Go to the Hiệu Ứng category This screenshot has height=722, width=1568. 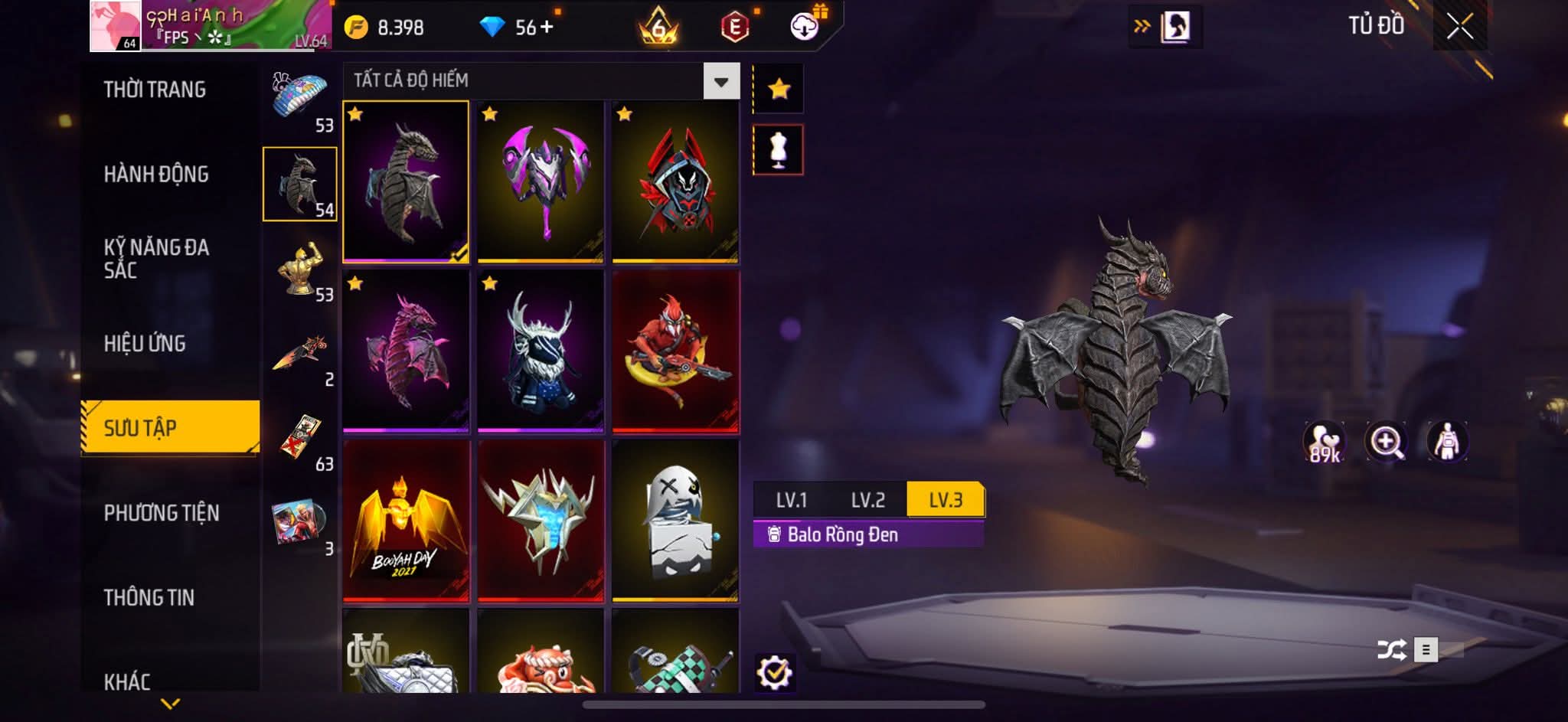145,344
